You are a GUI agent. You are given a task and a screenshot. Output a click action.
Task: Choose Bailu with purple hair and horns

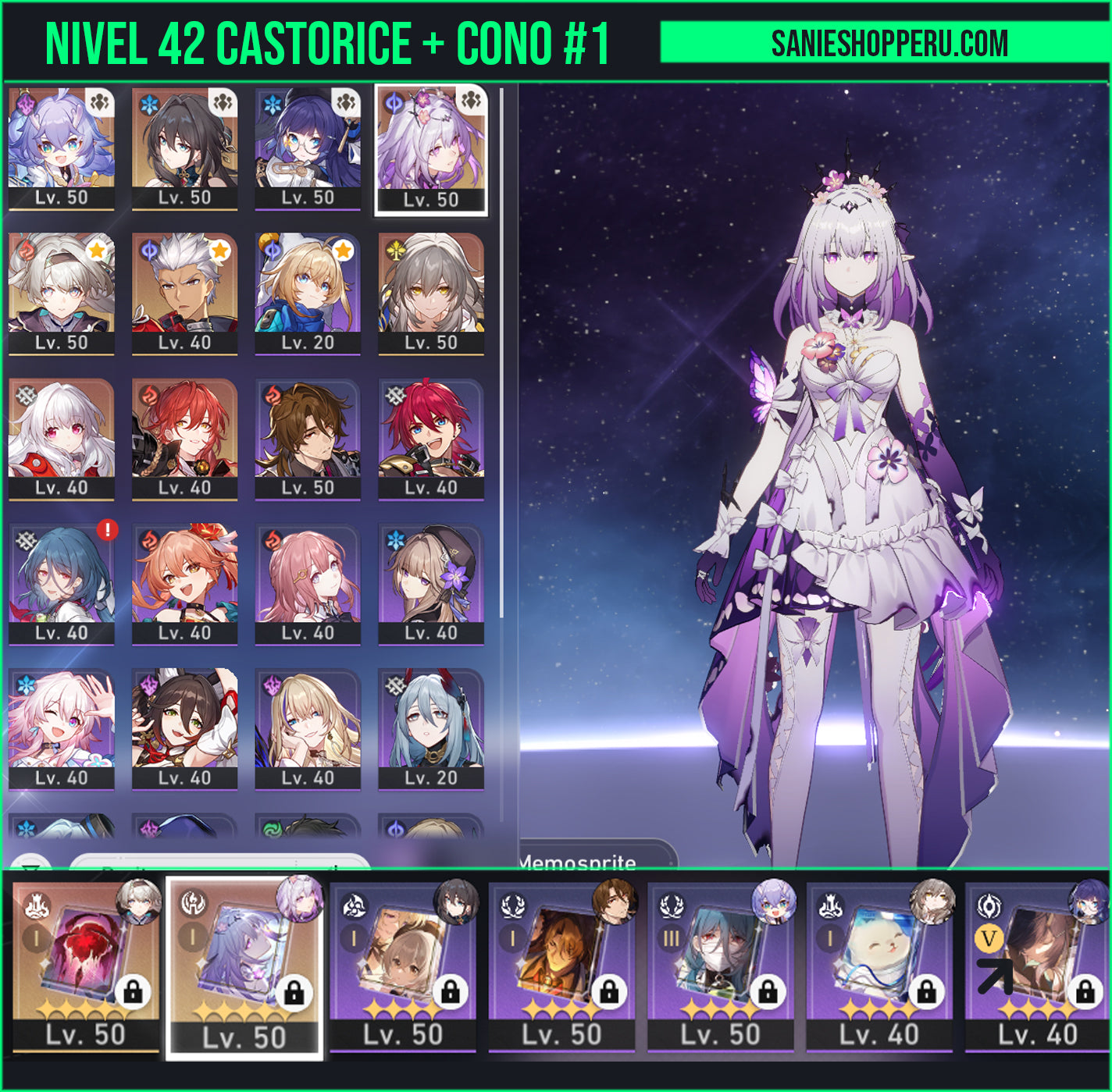point(61,148)
